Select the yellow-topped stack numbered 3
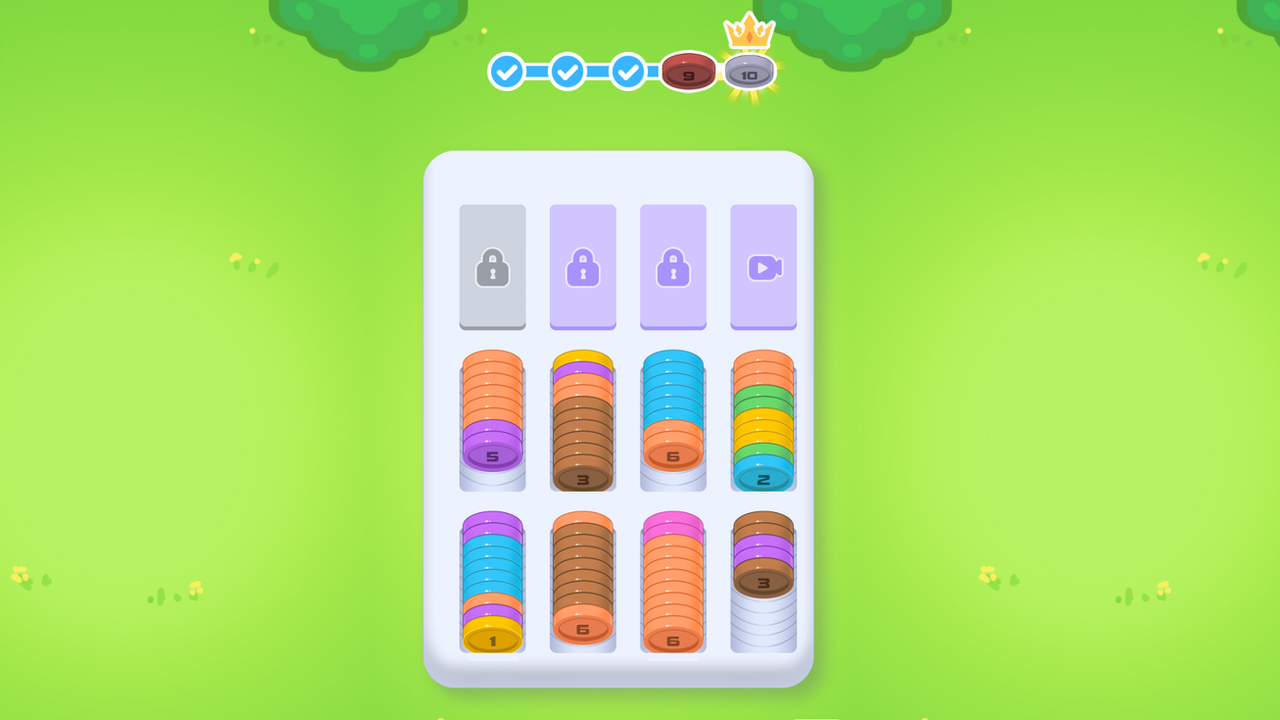Viewport: 1280px width, 720px height. [x=583, y=420]
